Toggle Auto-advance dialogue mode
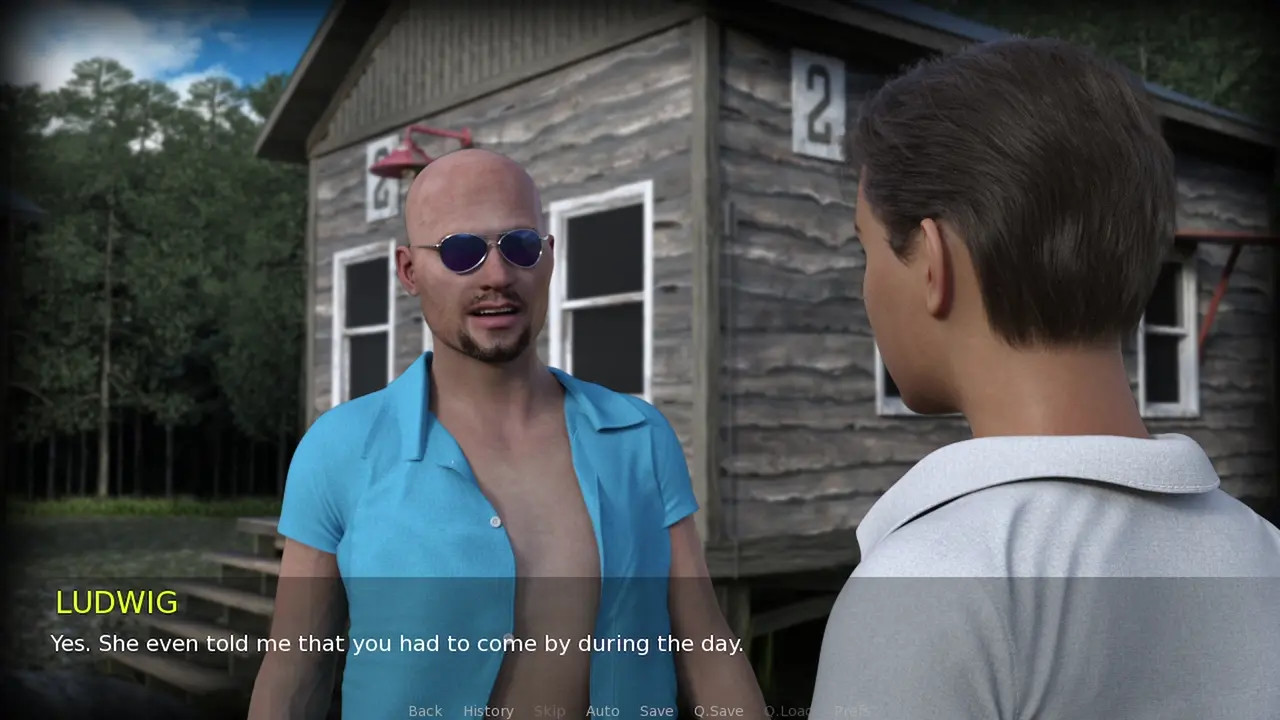The image size is (1280, 720). click(602, 711)
